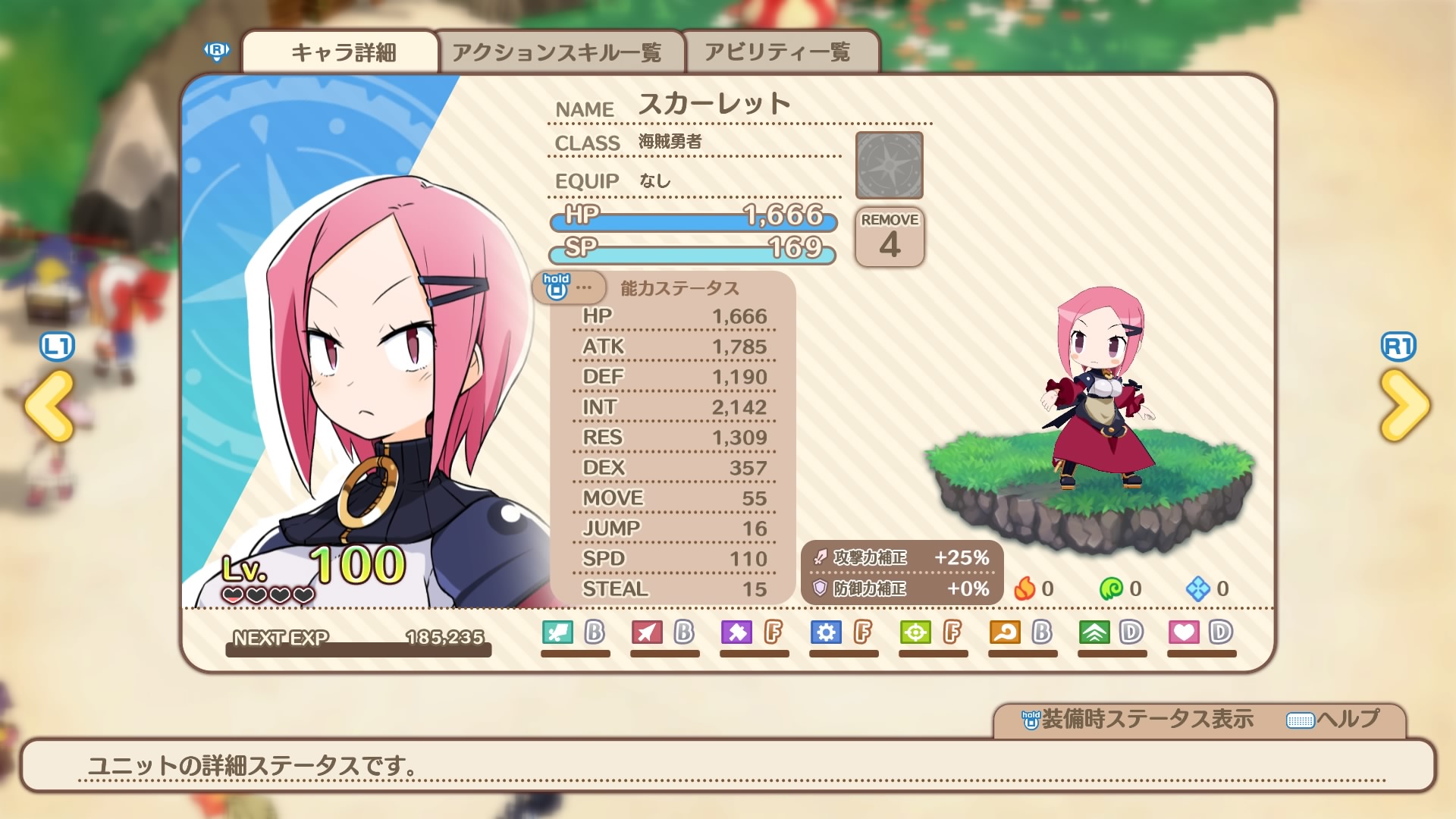The height and width of the screenshot is (819, 1456).
Task: Show next character with right arrow
Action: [1404, 406]
